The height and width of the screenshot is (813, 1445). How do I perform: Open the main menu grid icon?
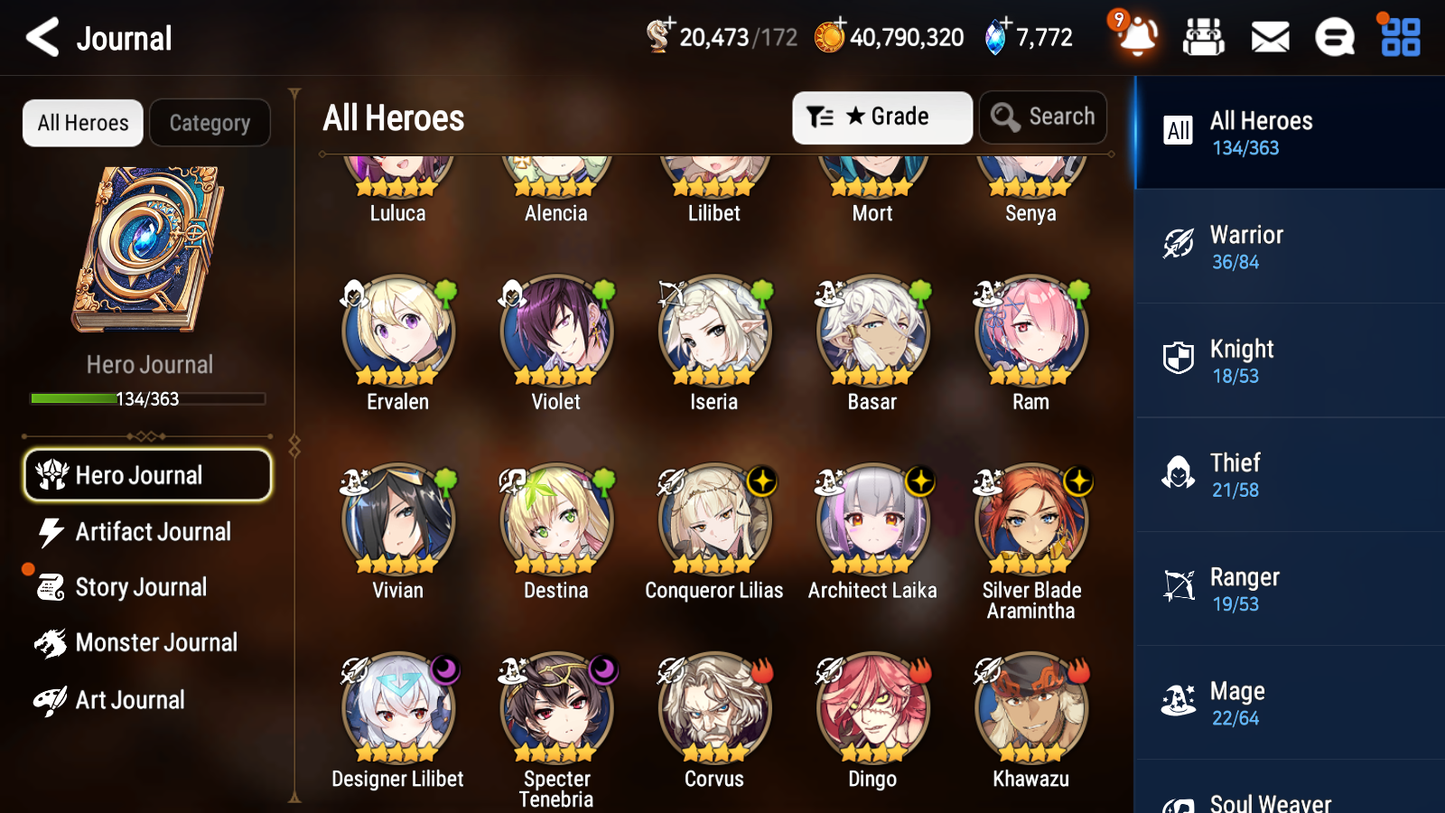click(x=1399, y=36)
